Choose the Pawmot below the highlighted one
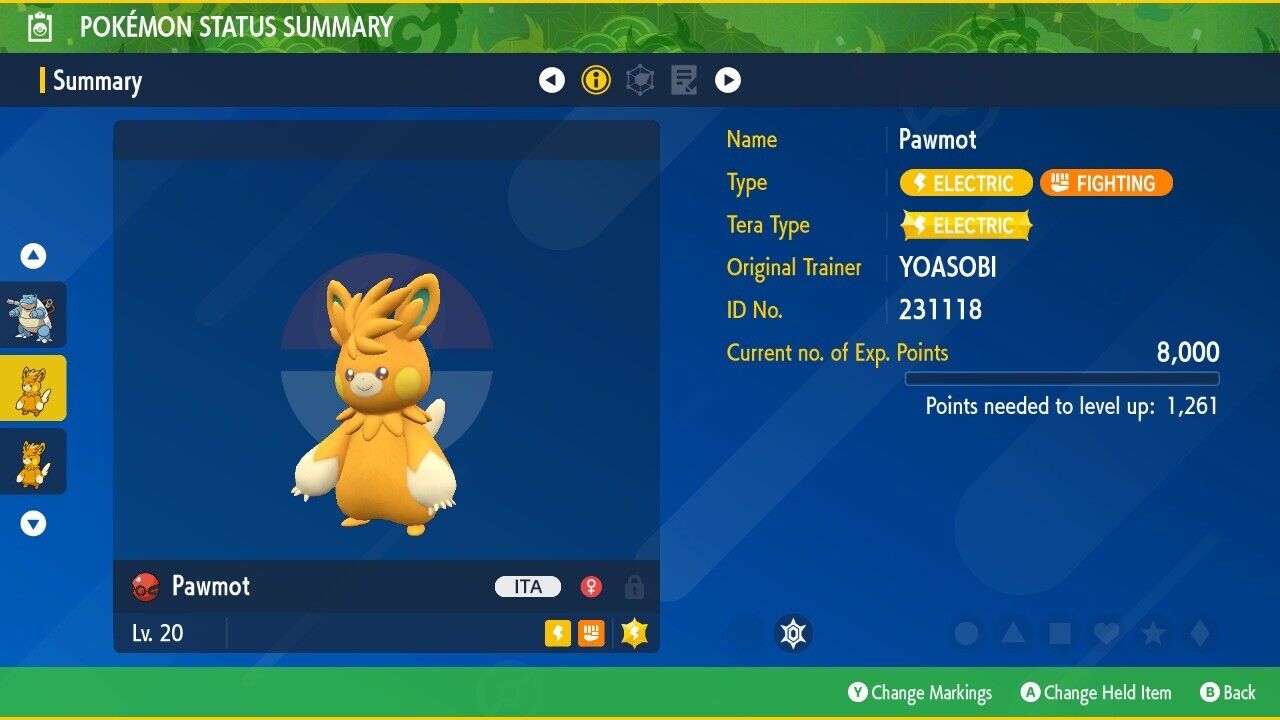This screenshot has height=720, width=1280. [33, 461]
